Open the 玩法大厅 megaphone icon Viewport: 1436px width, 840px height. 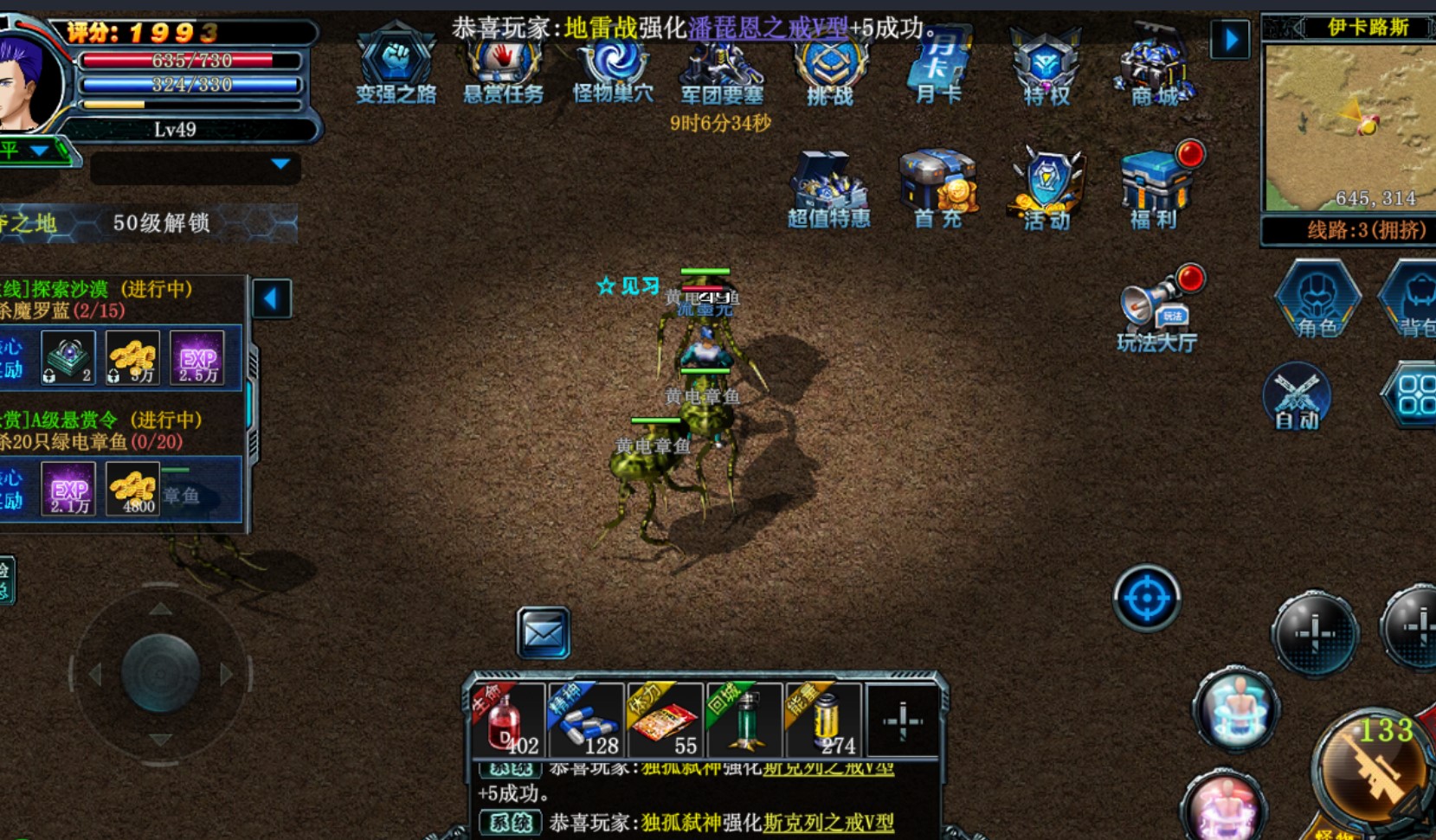[1156, 310]
